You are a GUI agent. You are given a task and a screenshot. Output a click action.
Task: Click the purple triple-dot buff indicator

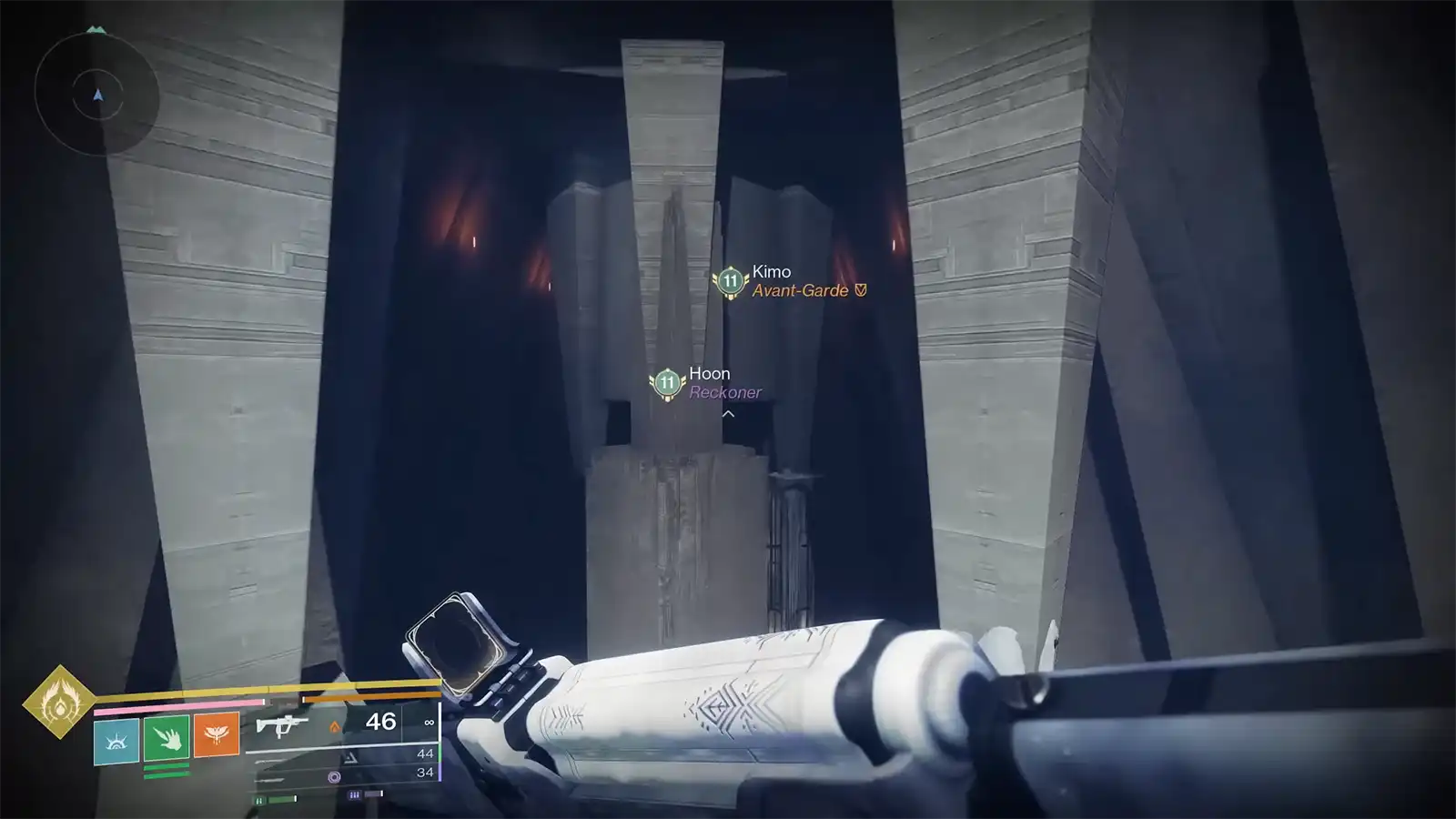(354, 794)
